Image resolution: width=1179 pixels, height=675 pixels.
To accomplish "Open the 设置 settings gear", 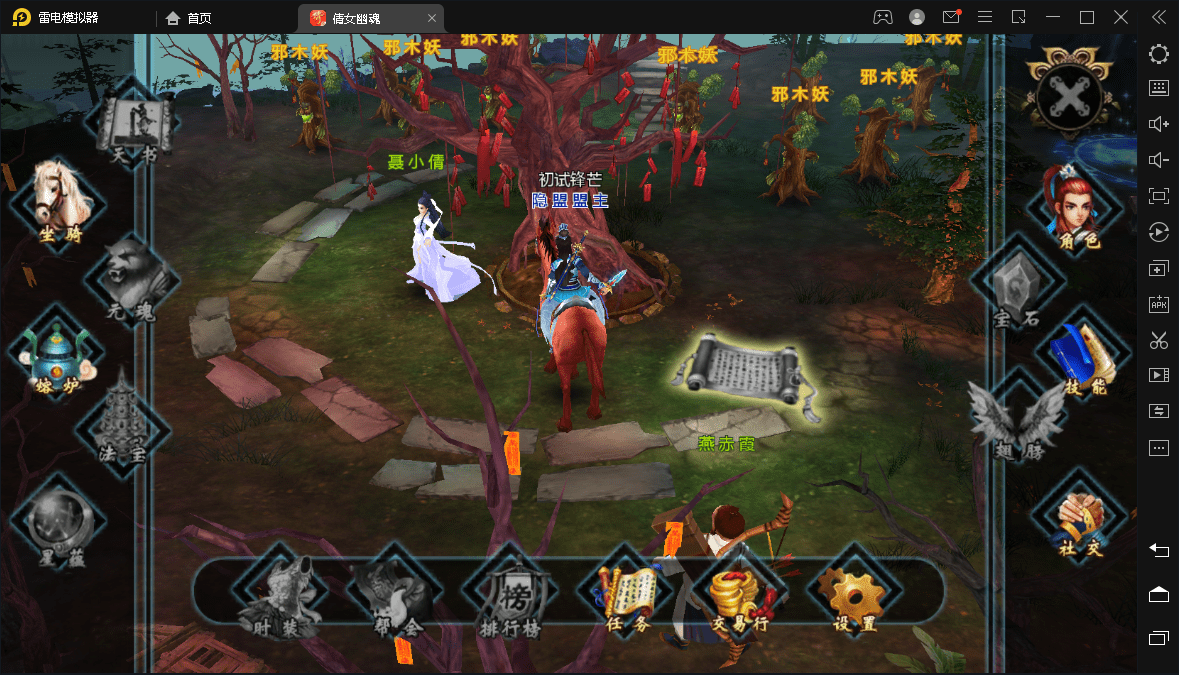I will coord(853,597).
